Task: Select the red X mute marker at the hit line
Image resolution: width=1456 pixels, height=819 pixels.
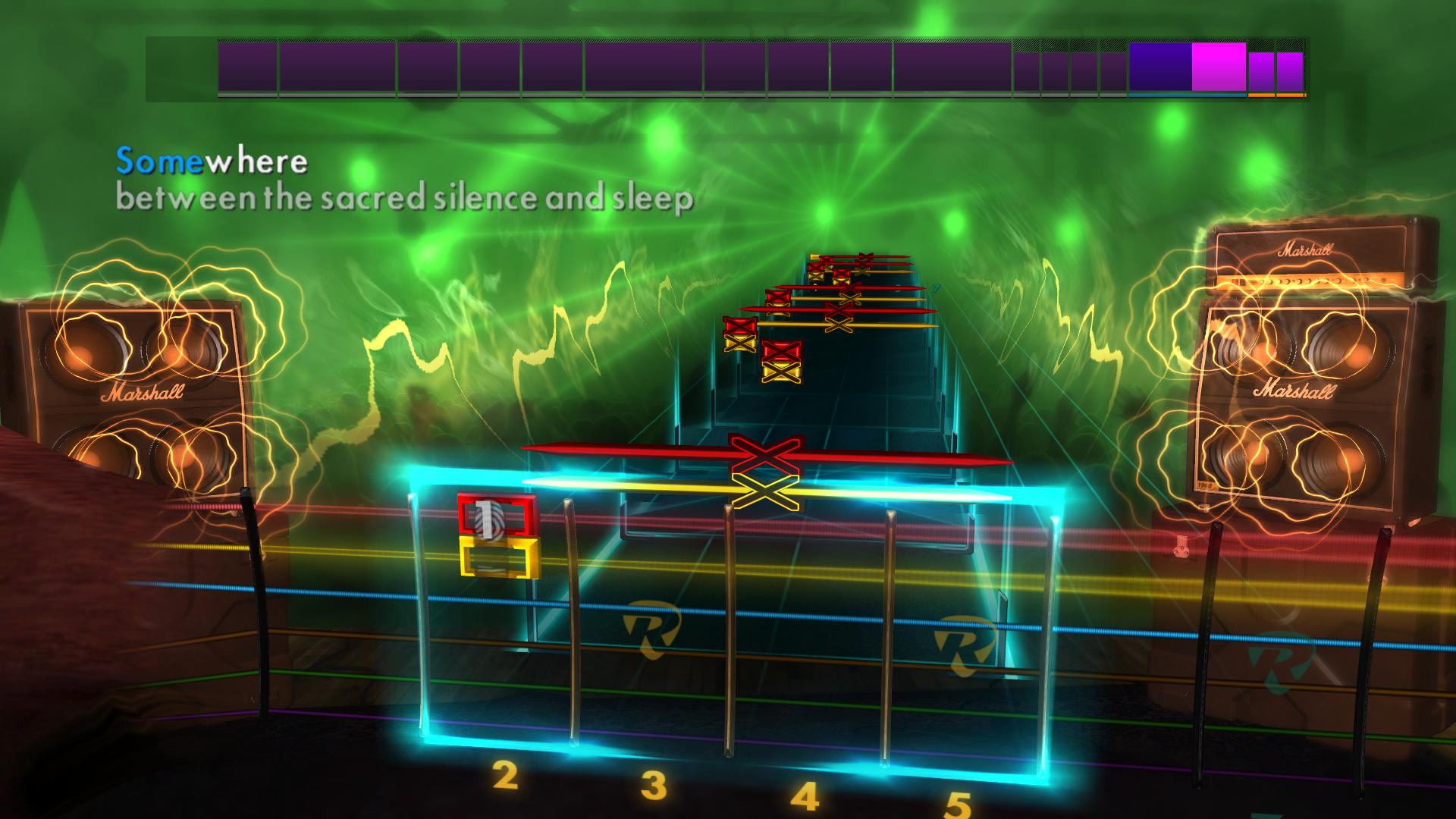Action: point(766,456)
